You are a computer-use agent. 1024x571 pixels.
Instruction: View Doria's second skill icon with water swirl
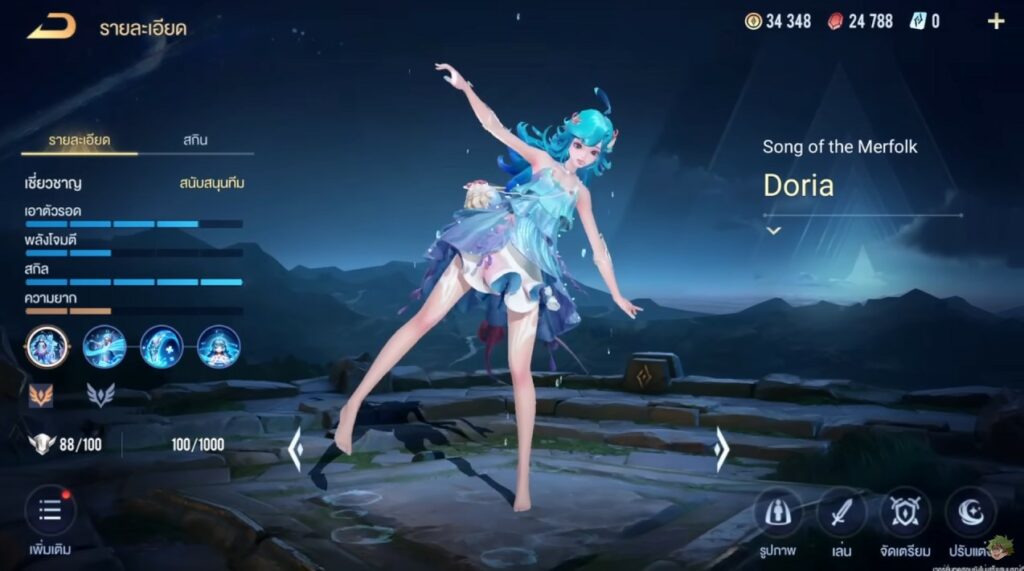tap(104, 347)
